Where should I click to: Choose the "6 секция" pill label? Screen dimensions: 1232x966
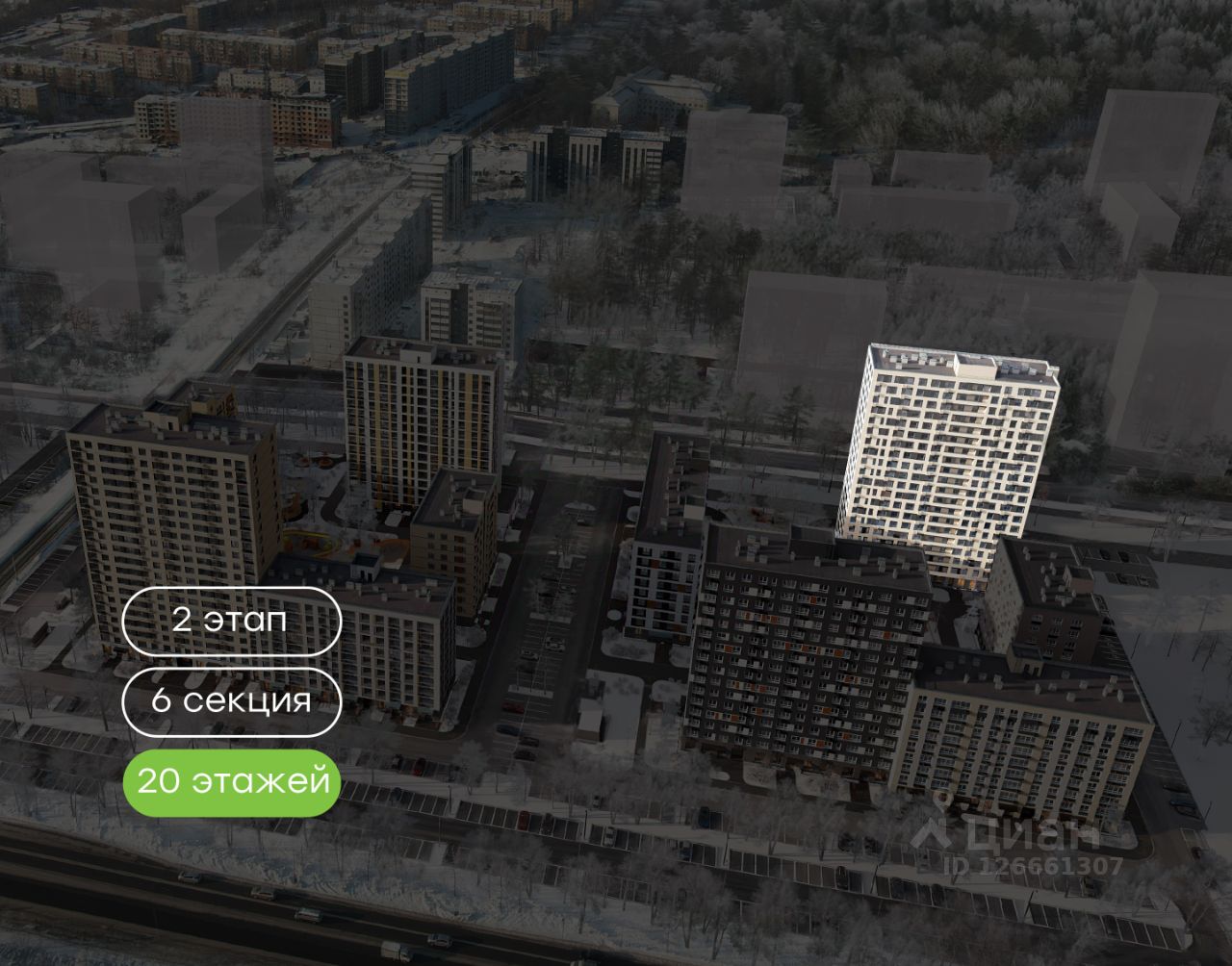tap(231, 701)
